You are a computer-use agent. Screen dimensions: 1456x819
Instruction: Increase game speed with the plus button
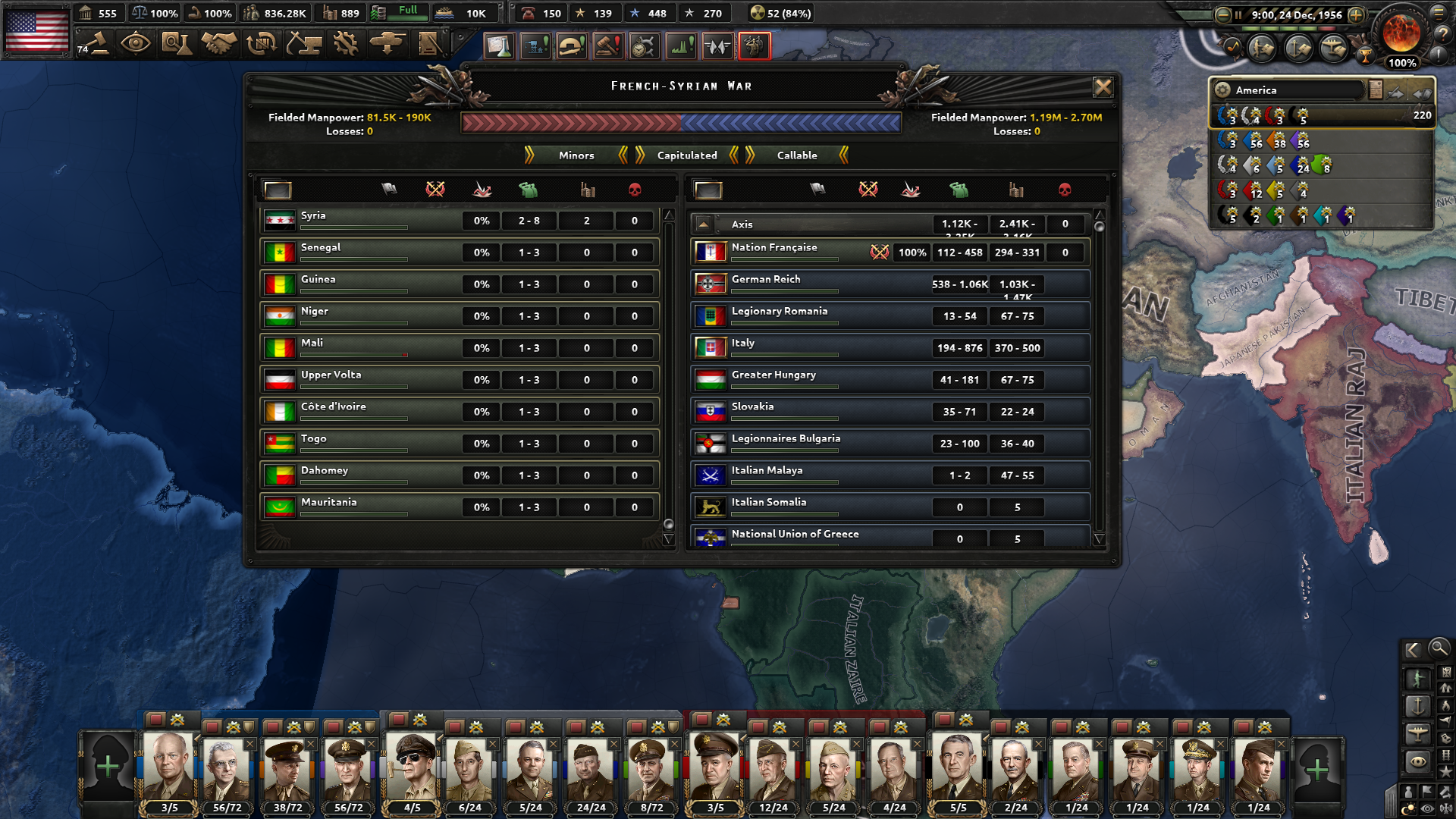click(1355, 14)
